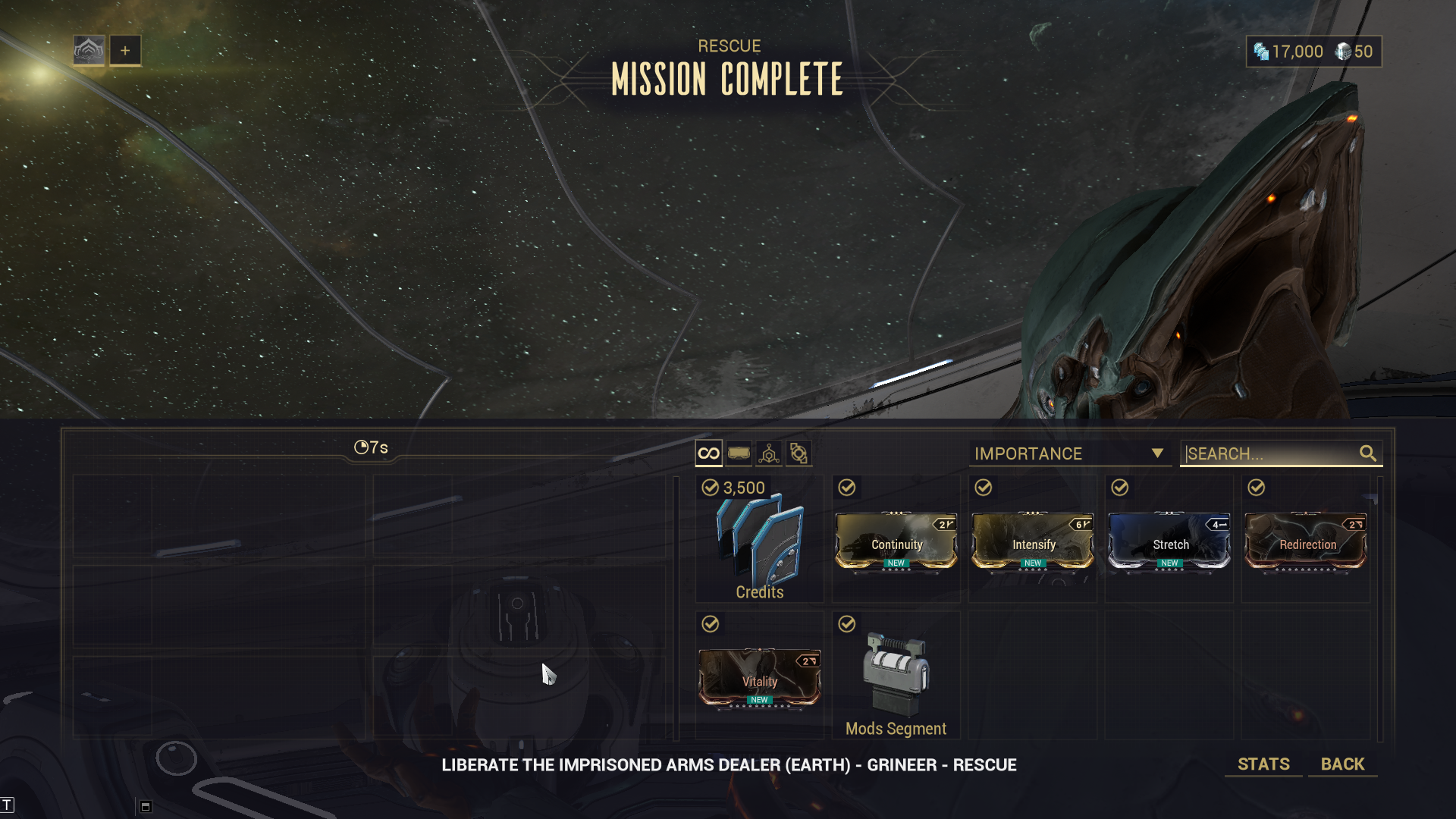Select the Mods Segment reward
Screen dimensions: 1456x819
click(x=896, y=678)
